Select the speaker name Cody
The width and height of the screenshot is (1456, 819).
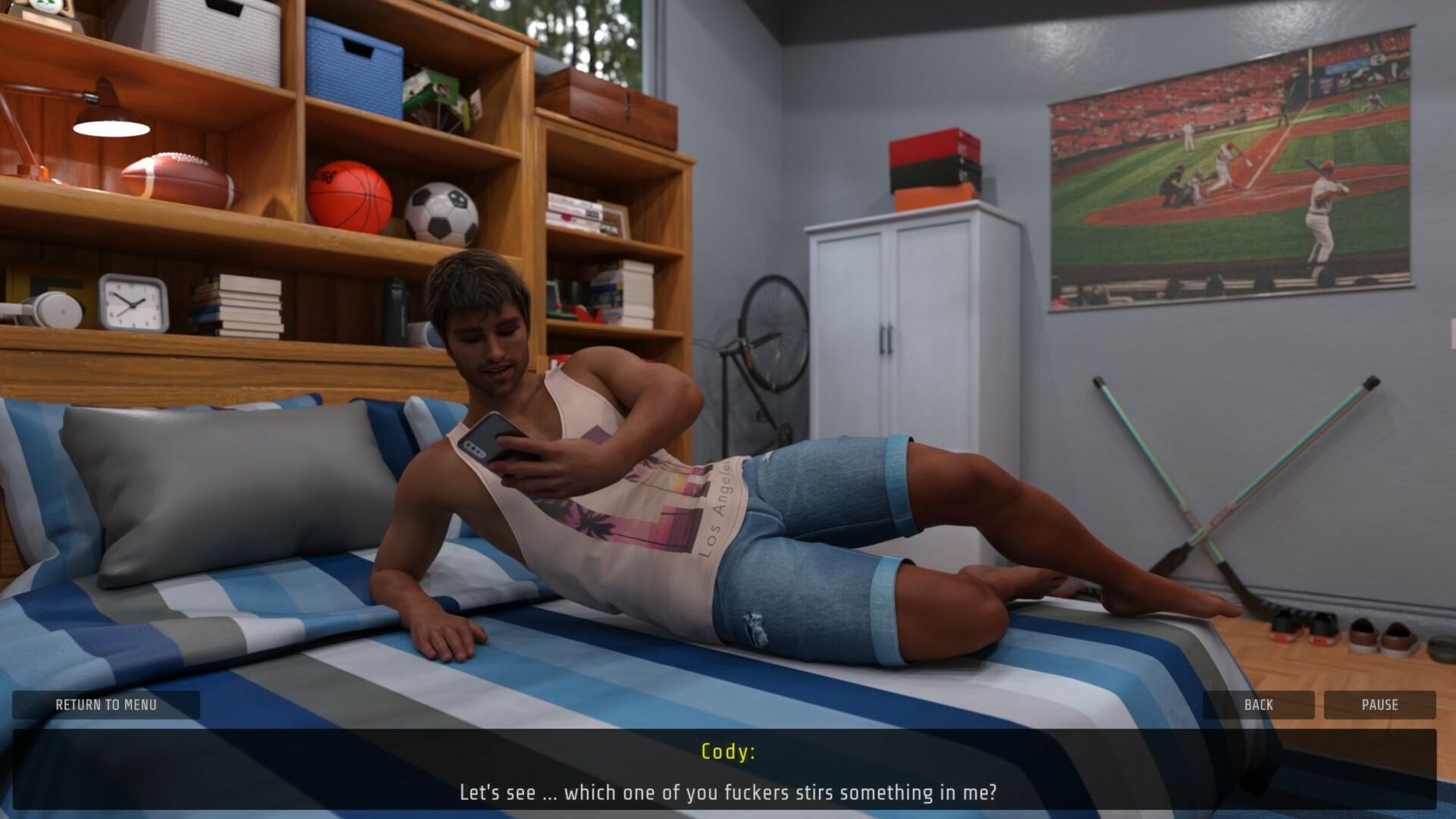pyautogui.click(x=728, y=753)
